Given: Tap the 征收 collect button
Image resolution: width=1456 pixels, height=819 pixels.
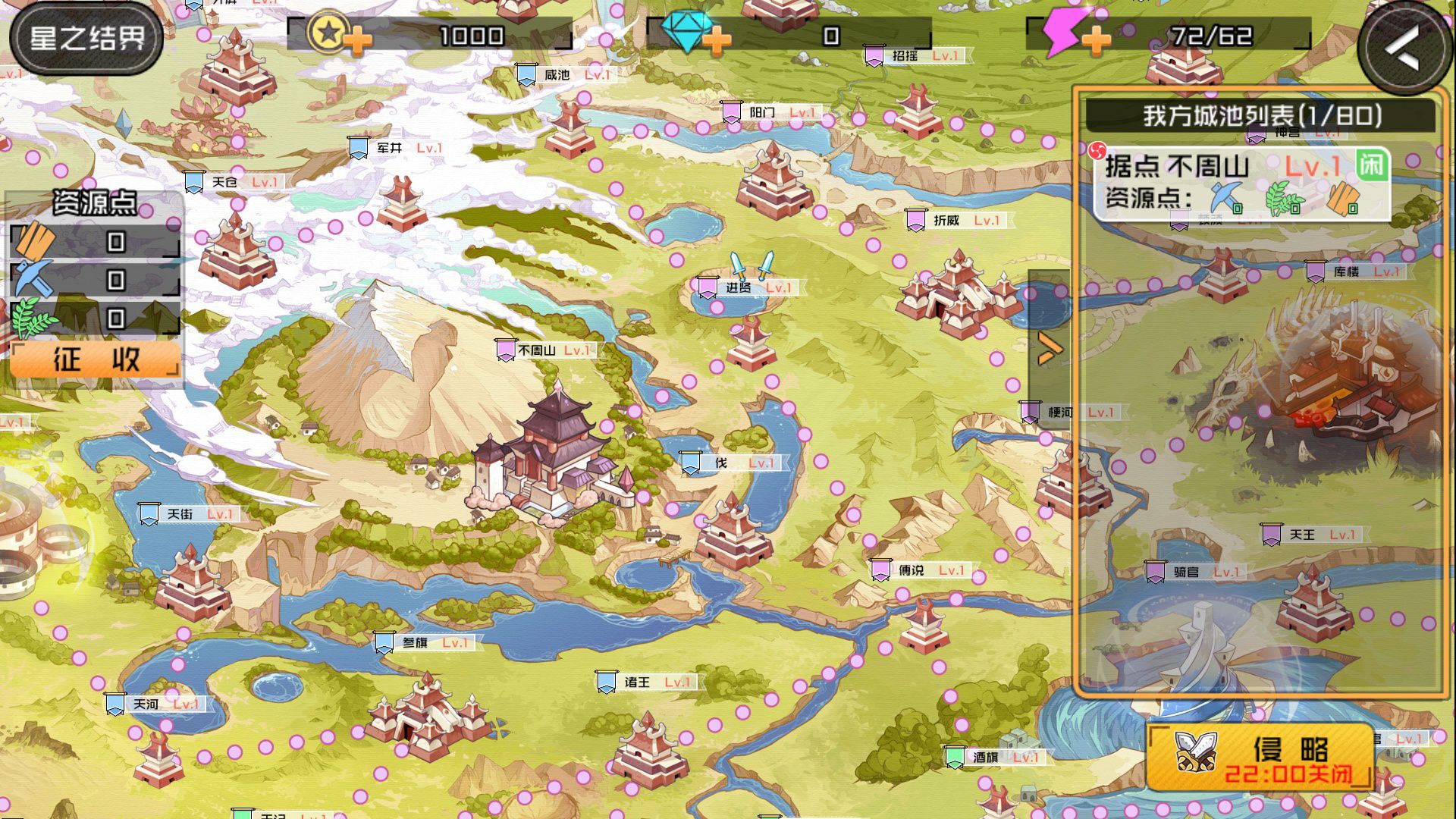Looking at the screenshot, I should [x=96, y=359].
